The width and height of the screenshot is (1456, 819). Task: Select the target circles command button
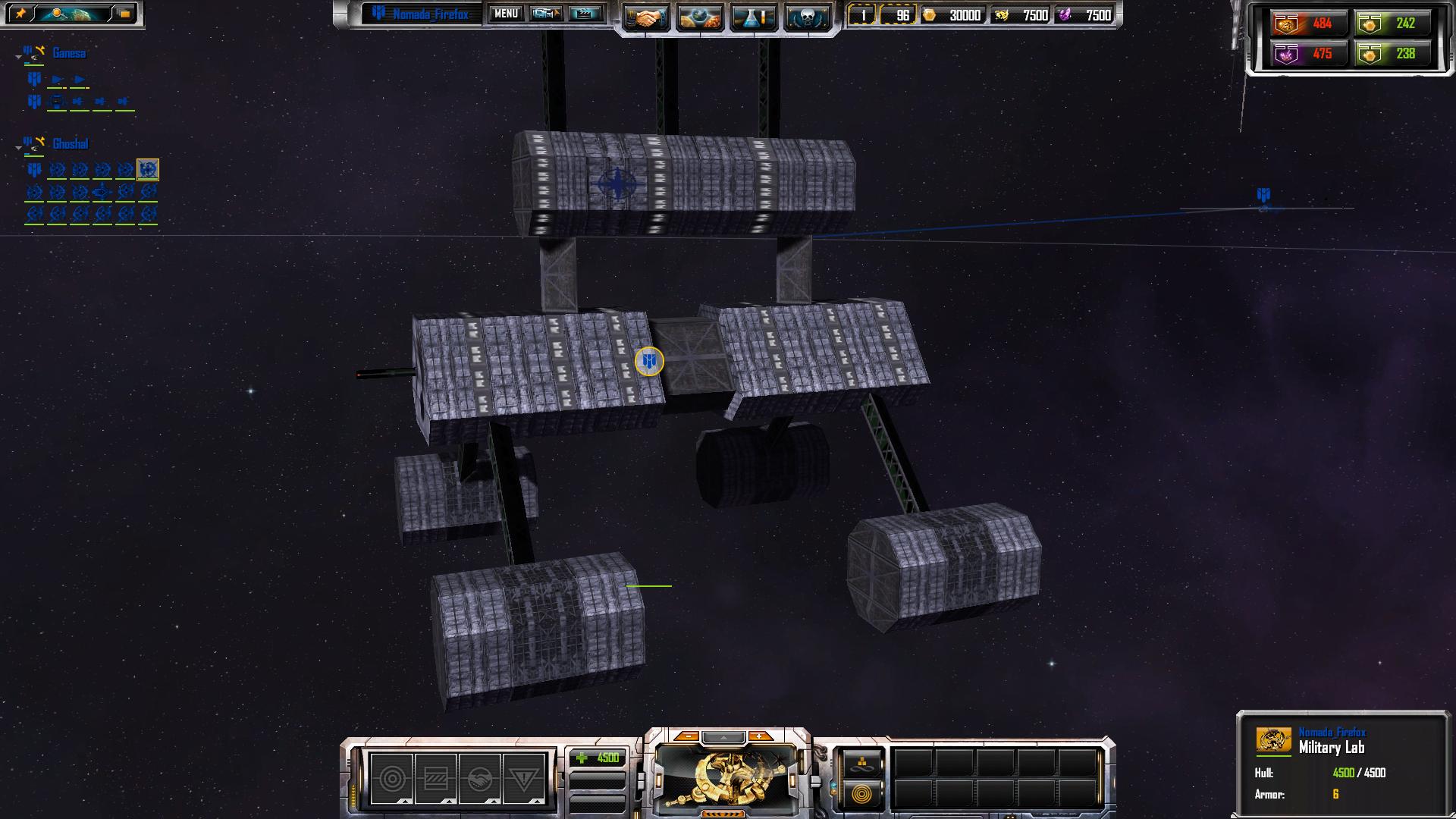point(392,778)
